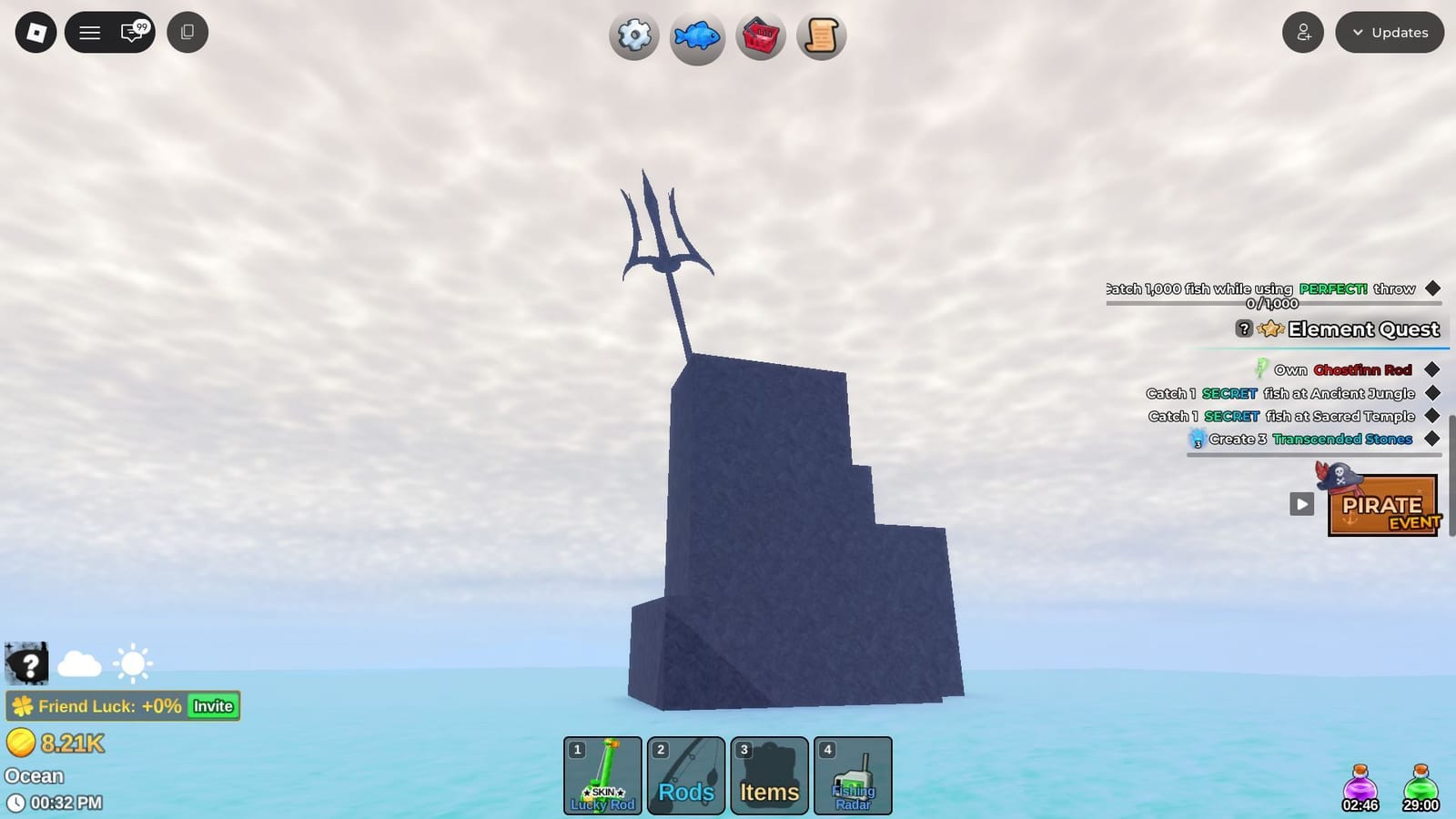Screen dimensions: 1456x819
Task: Click the Invite button for Friend Luck
Action: tap(212, 705)
